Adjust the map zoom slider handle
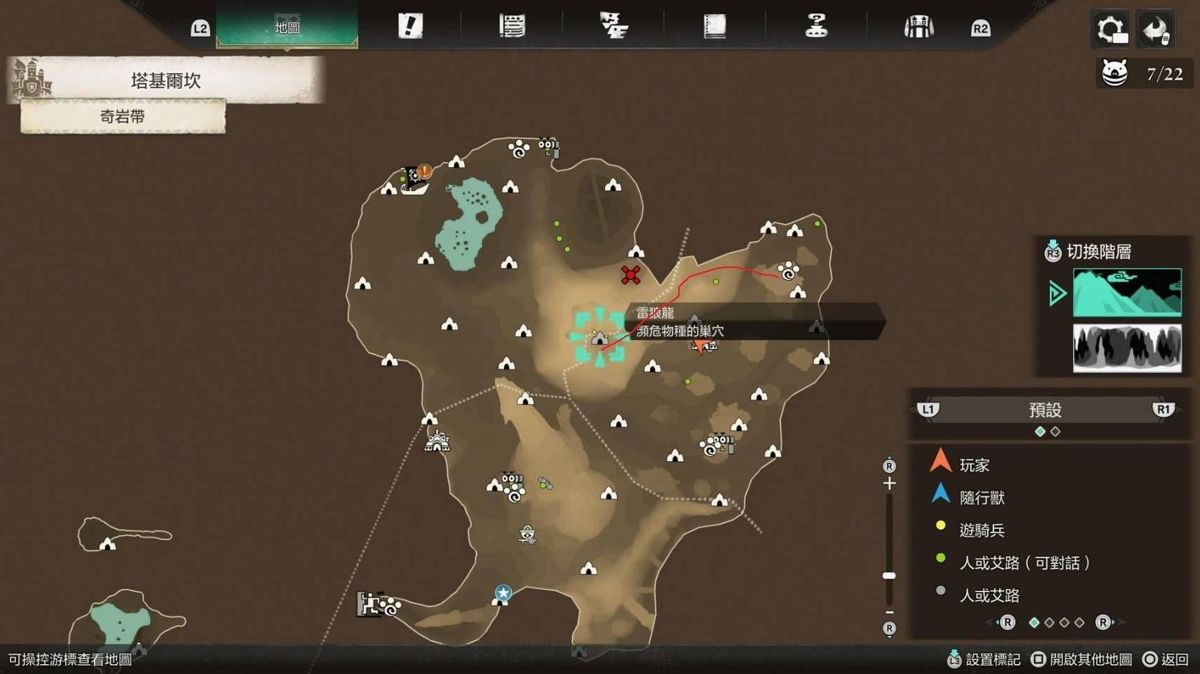 tap(889, 576)
